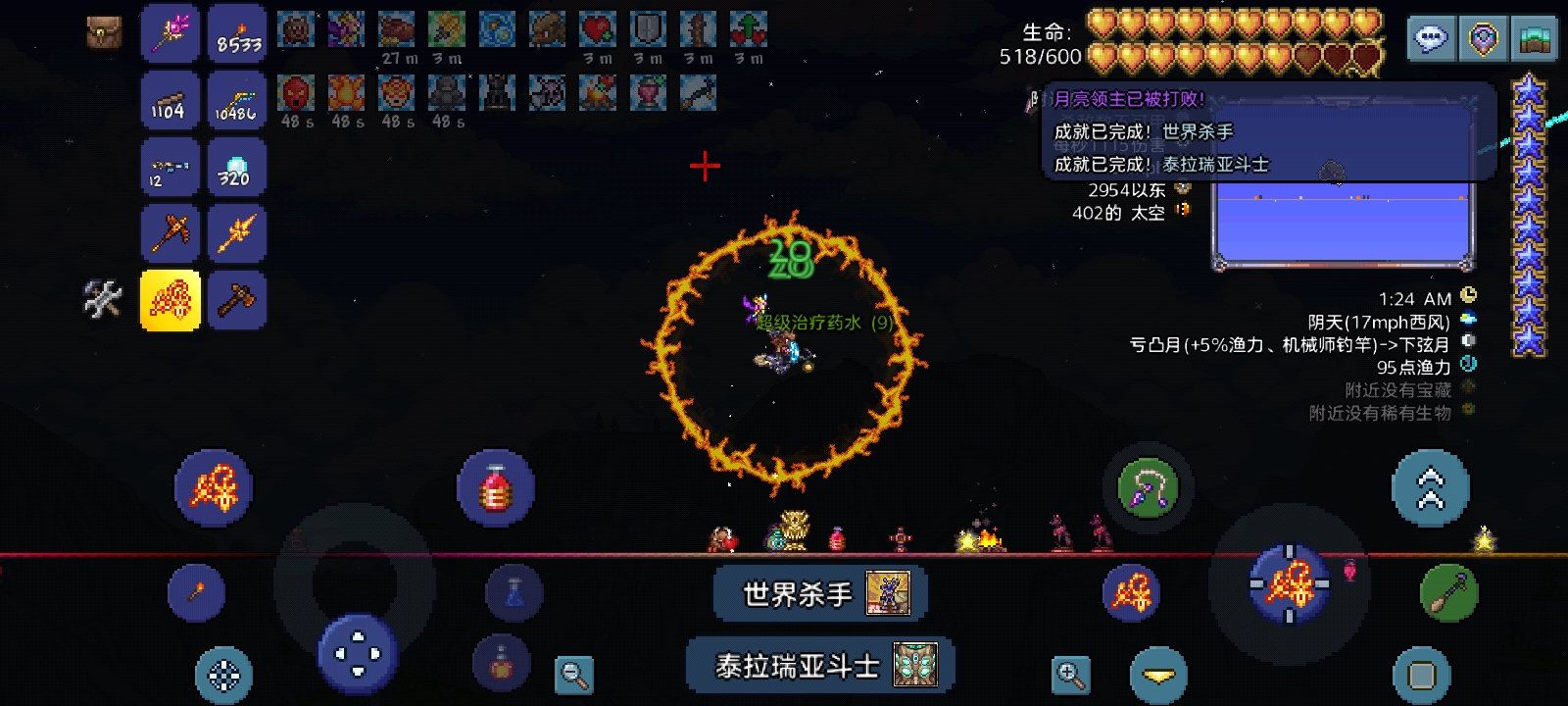Tap the zoom-in magnifier button
The image size is (1568, 706).
(x=1070, y=675)
